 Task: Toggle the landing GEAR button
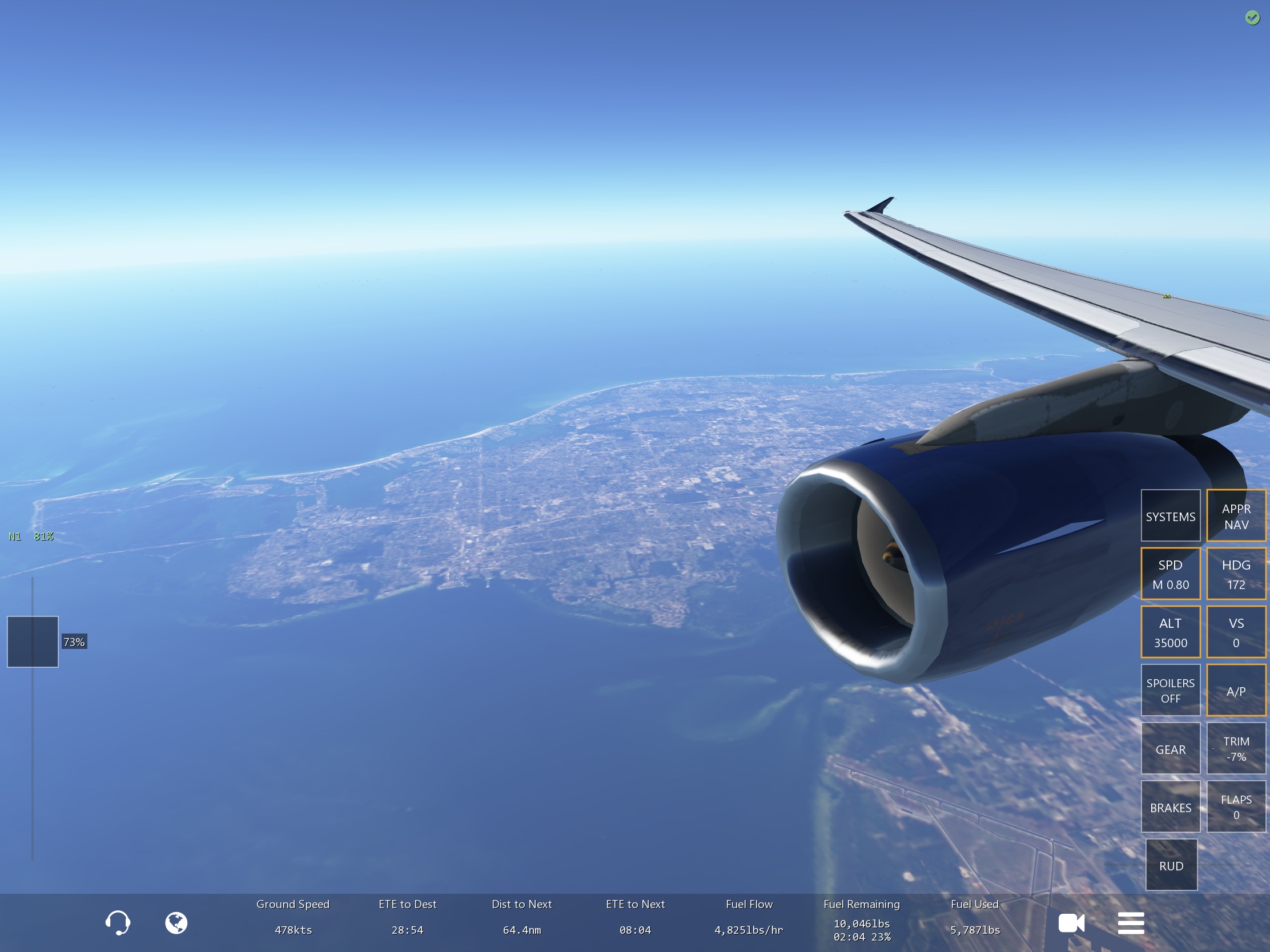[1170, 749]
